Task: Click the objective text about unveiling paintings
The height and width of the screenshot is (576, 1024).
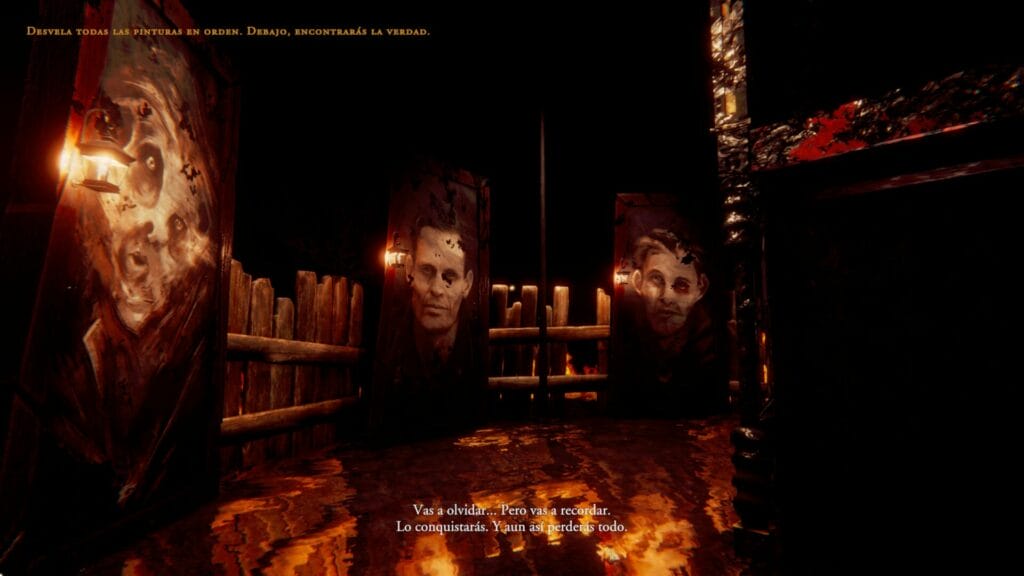Action: point(228,31)
